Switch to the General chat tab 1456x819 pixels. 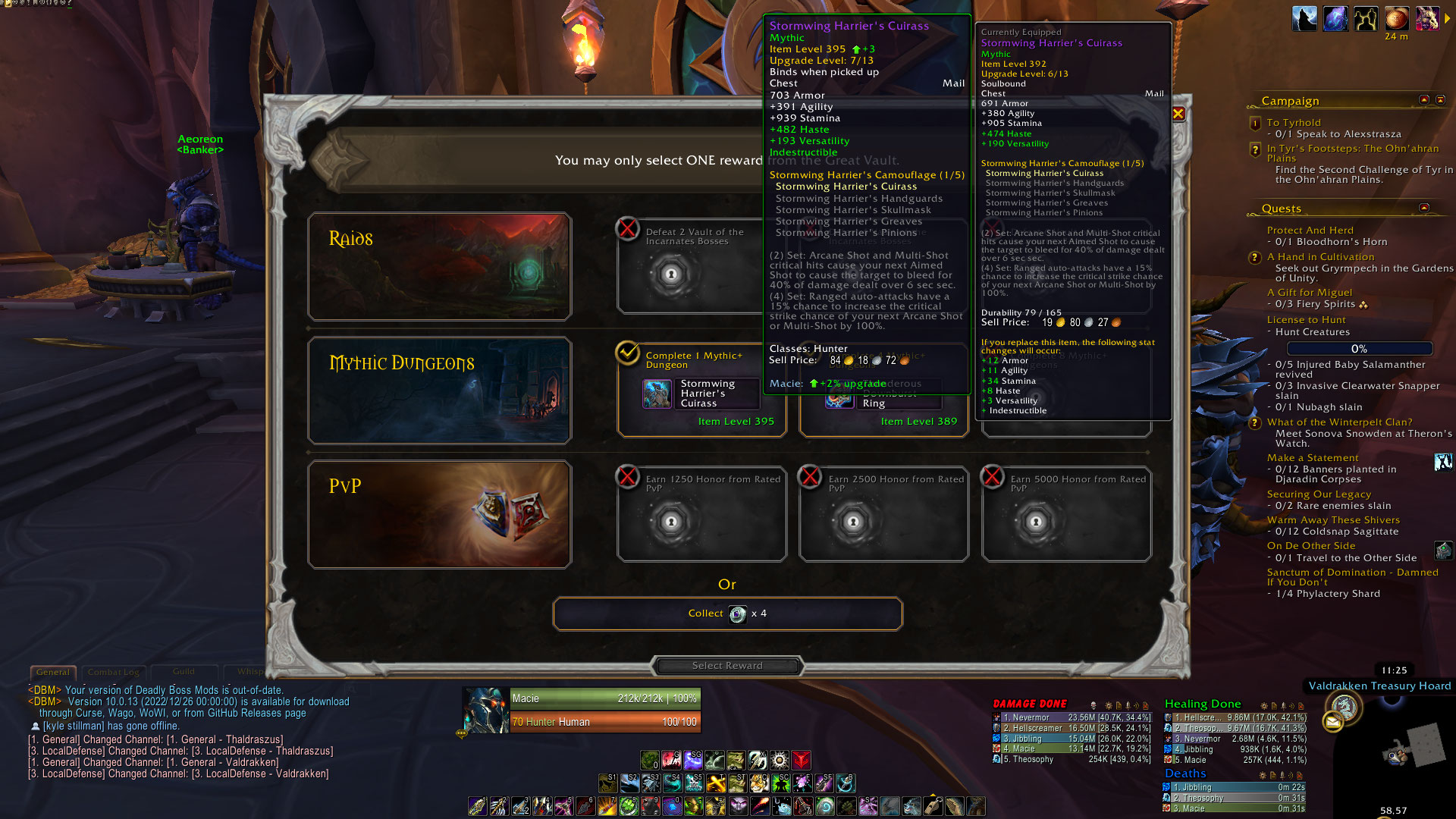click(x=53, y=672)
